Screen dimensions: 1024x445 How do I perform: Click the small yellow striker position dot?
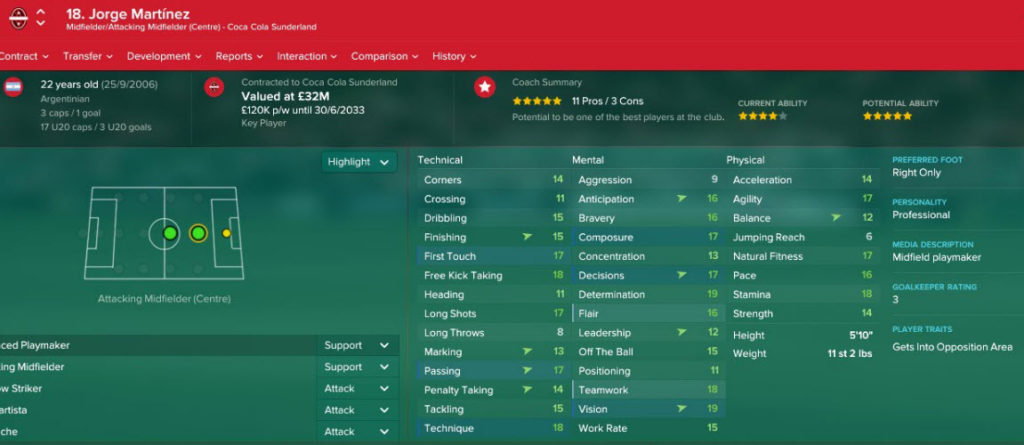click(227, 234)
